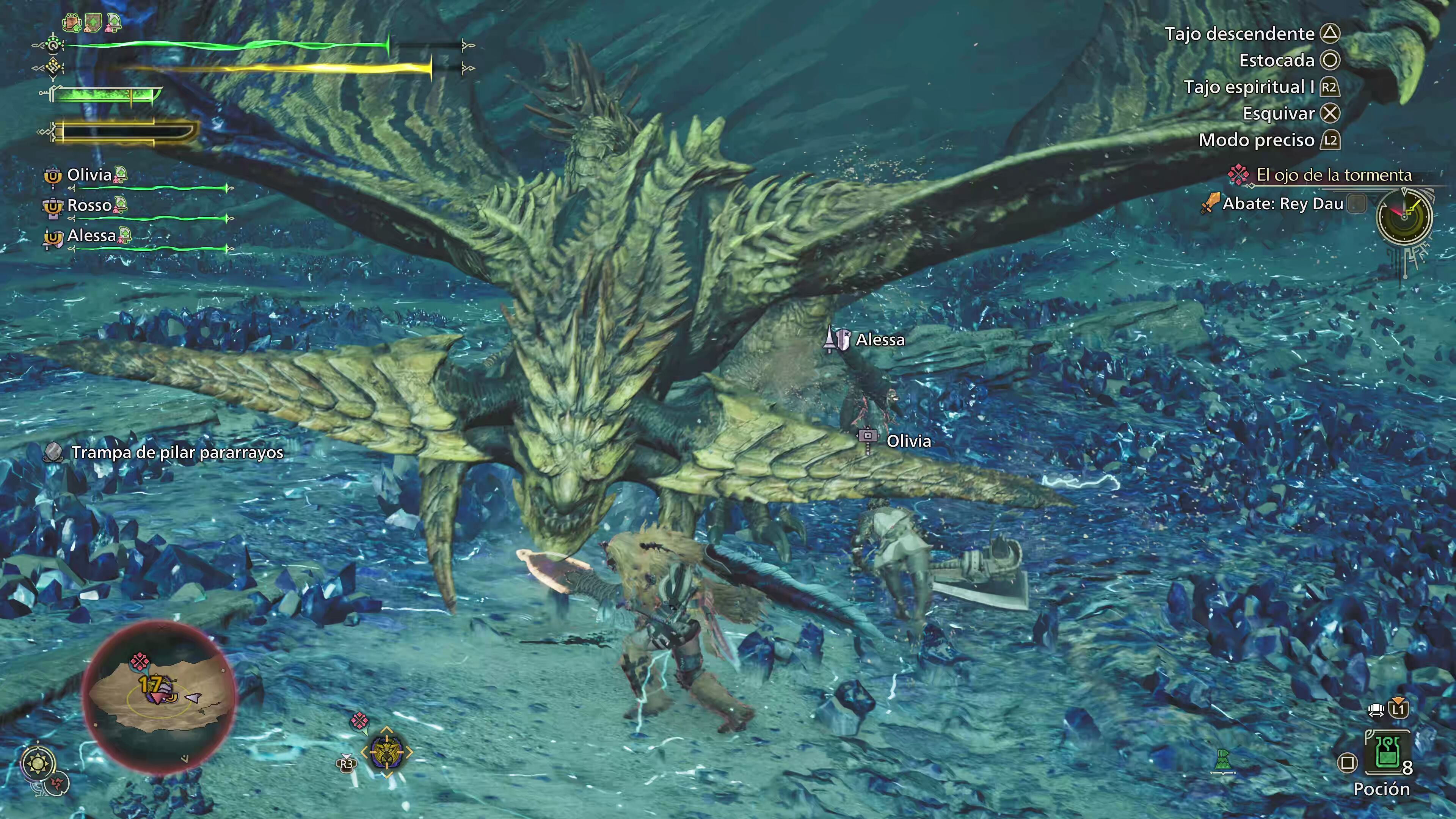Select the Poción item slot
Viewport: 1456px width, 819px height.
[x=1386, y=754]
